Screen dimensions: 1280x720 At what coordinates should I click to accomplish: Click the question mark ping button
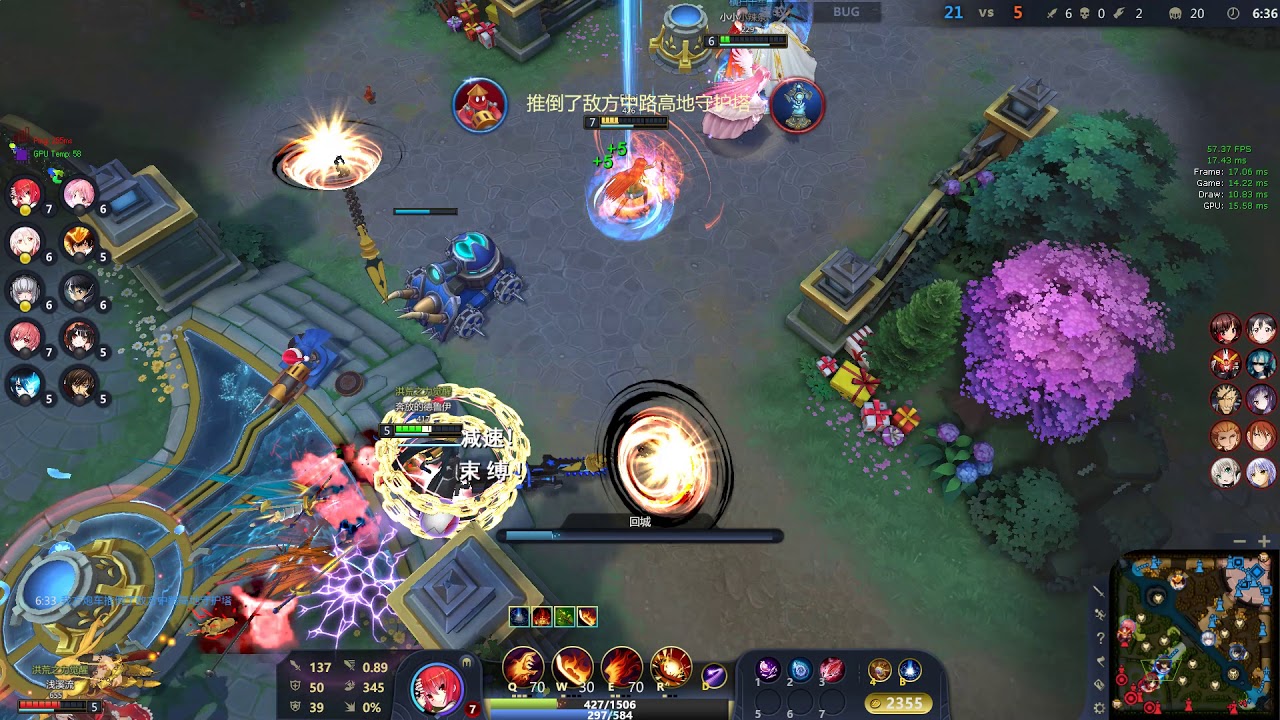[x=1099, y=638]
